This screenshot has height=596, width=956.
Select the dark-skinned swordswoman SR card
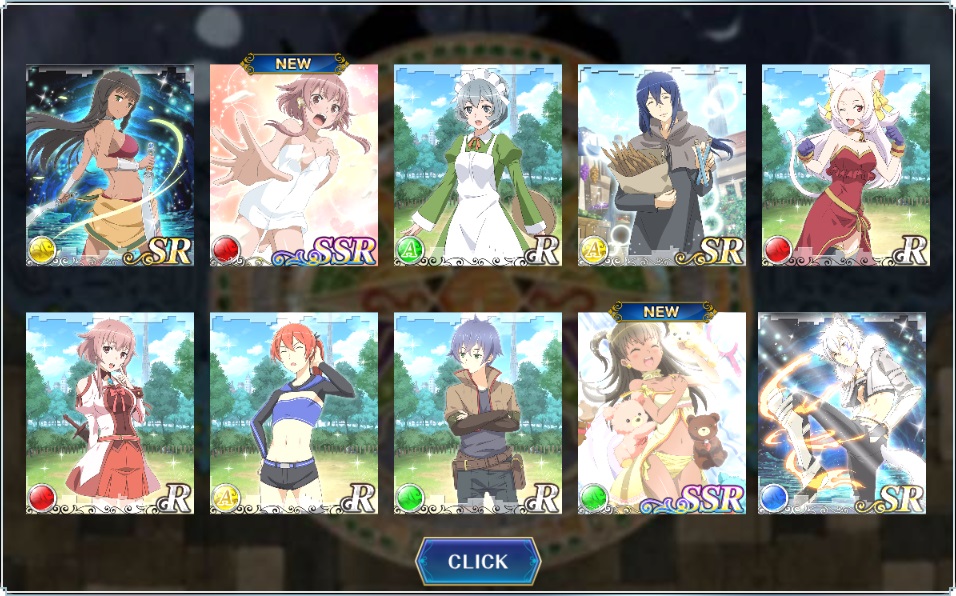click(110, 166)
